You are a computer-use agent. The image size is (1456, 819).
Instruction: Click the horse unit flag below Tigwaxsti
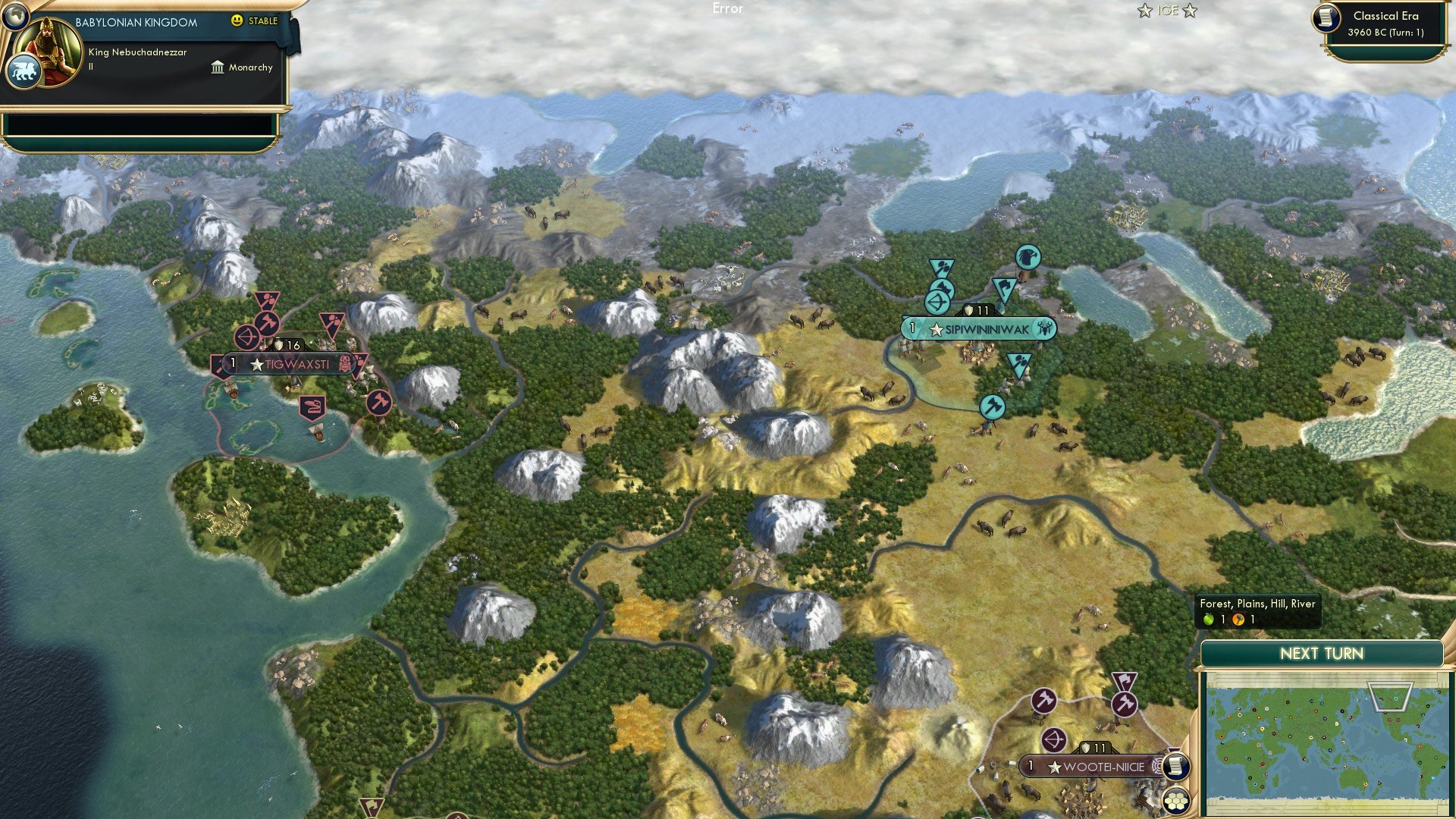click(x=312, y=407)
